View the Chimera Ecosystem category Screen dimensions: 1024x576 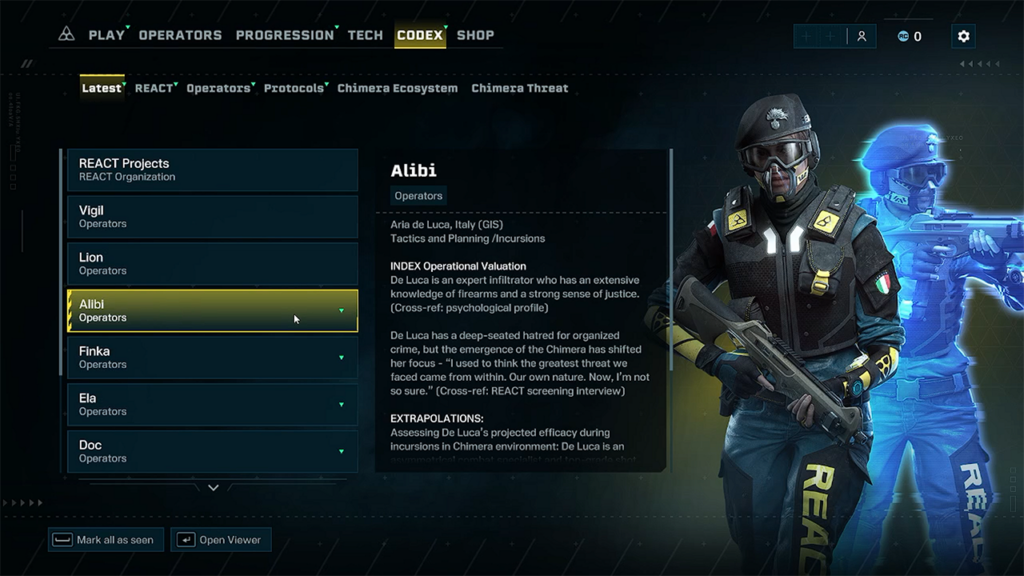(x=397, y=88)
